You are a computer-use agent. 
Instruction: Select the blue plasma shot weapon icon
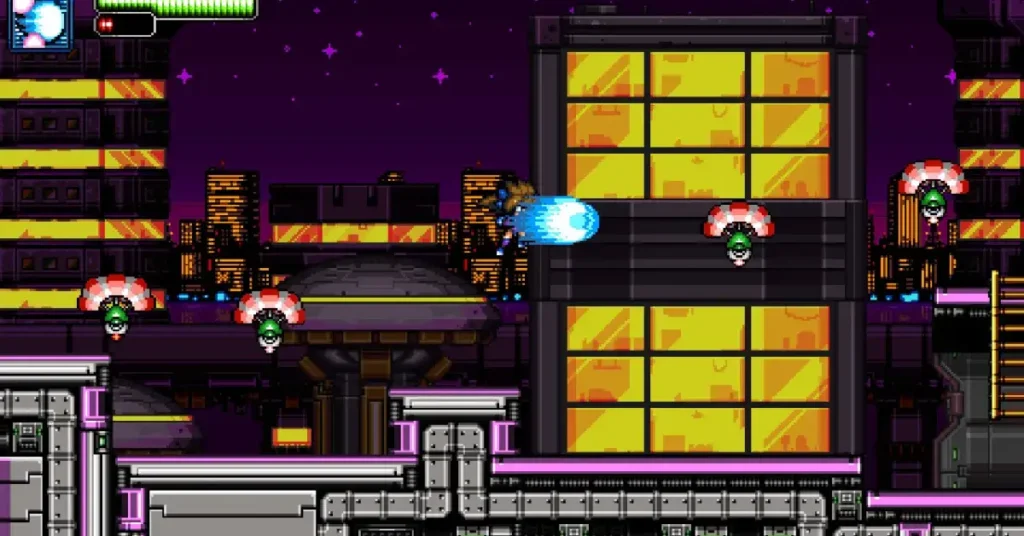[x=41, y=22]
